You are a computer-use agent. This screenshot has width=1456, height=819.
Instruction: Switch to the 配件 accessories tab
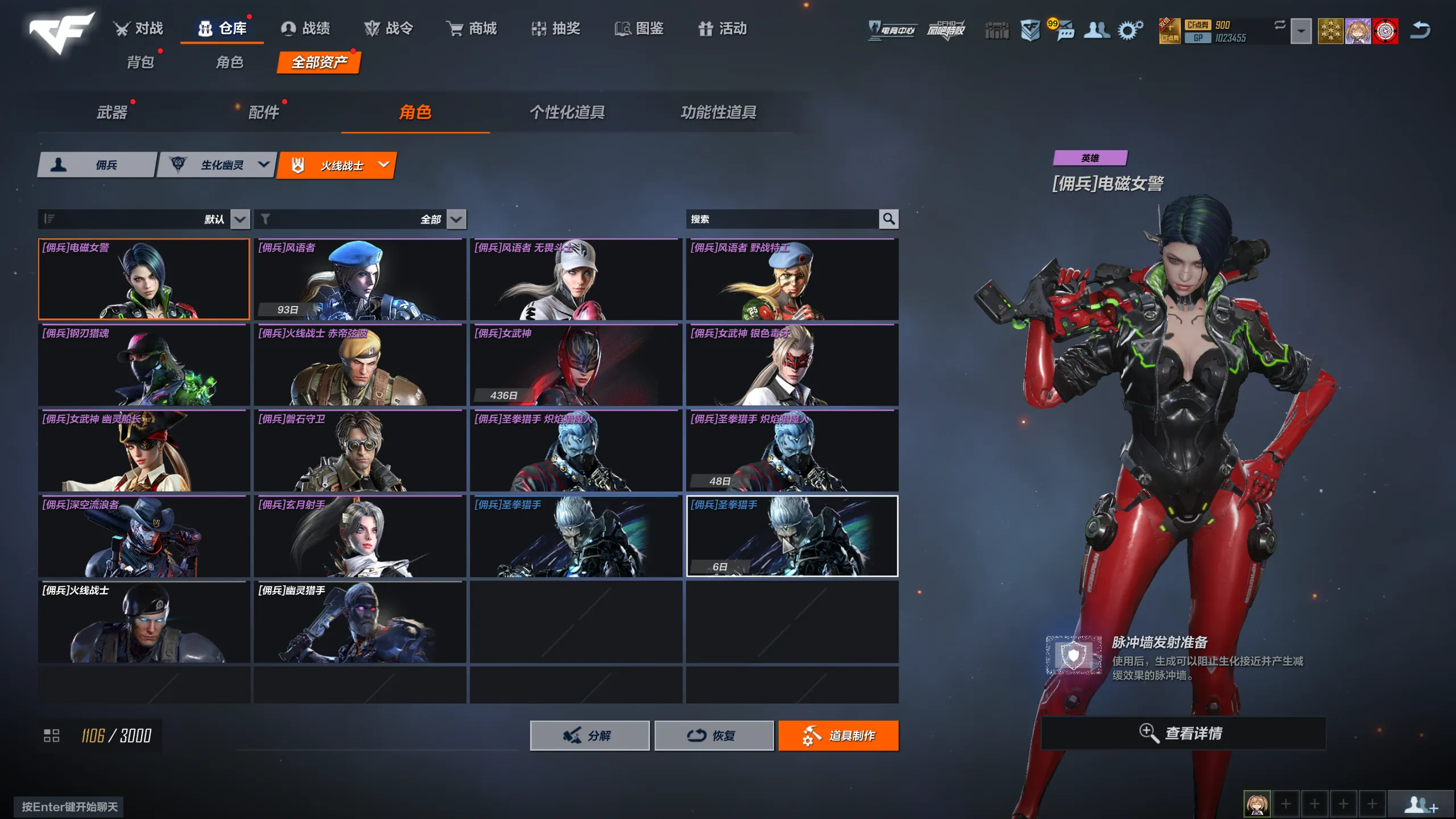(264, 112)
